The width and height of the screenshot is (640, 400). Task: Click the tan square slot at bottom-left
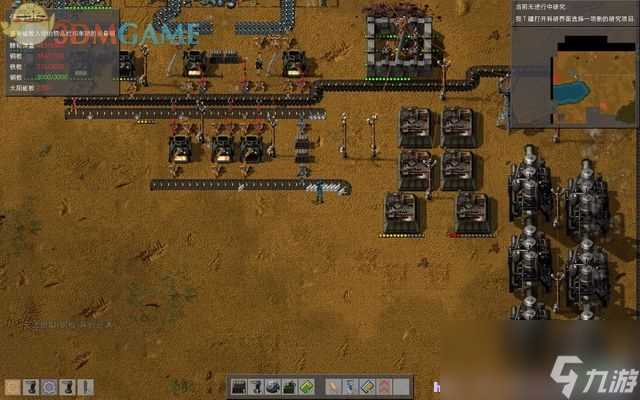coord(12,387)
